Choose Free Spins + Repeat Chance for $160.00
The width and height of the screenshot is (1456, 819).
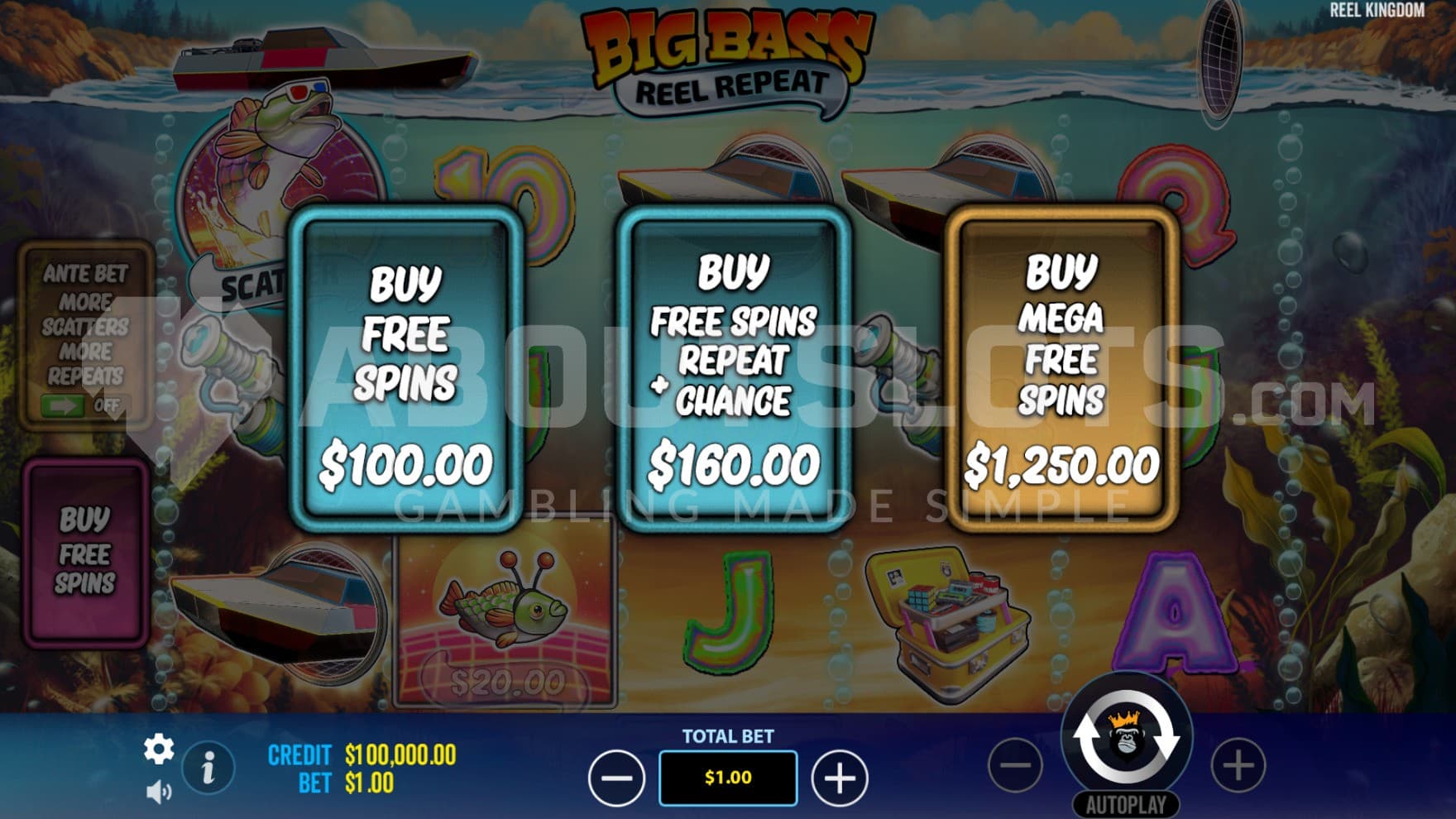coord(733,368)
